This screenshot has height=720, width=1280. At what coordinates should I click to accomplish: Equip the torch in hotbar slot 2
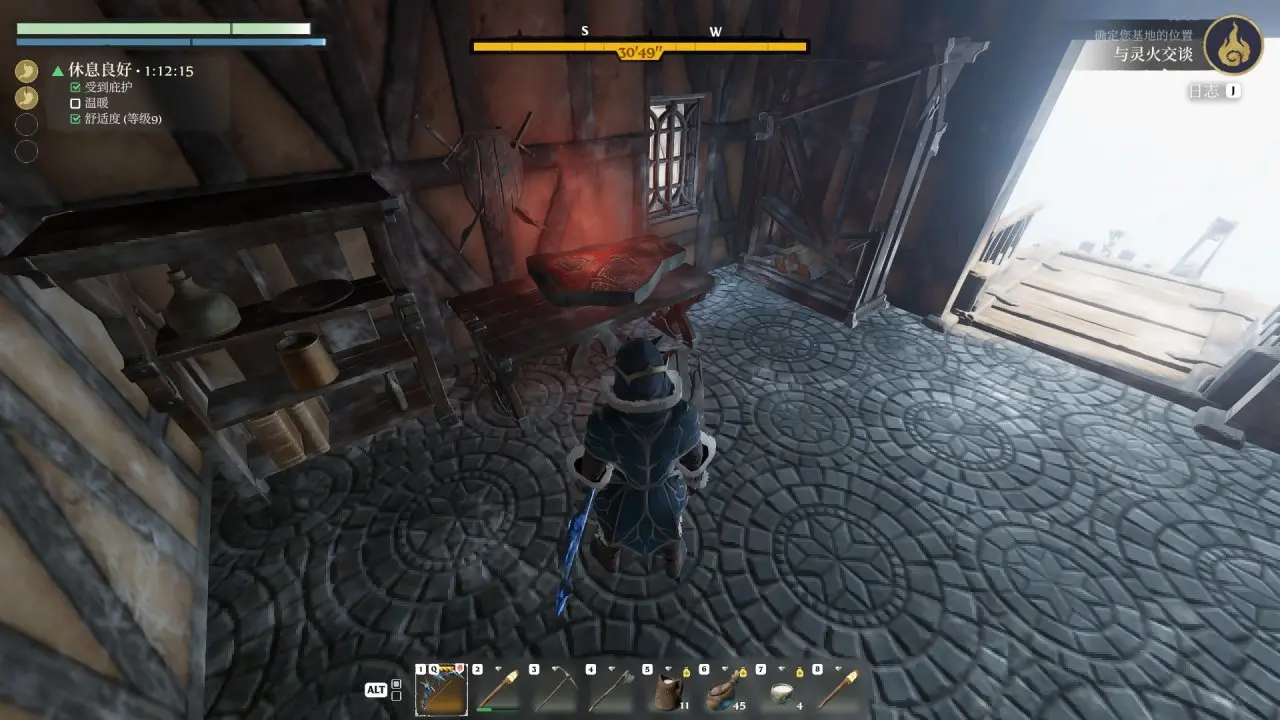point(497,691)
